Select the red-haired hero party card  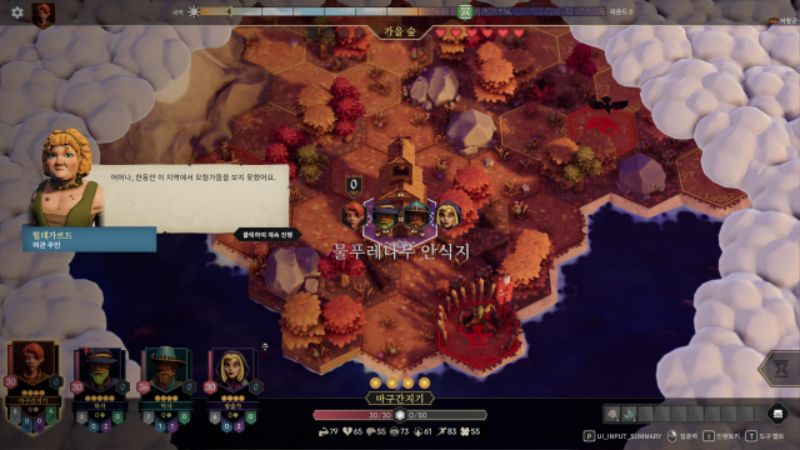[33, 385]
